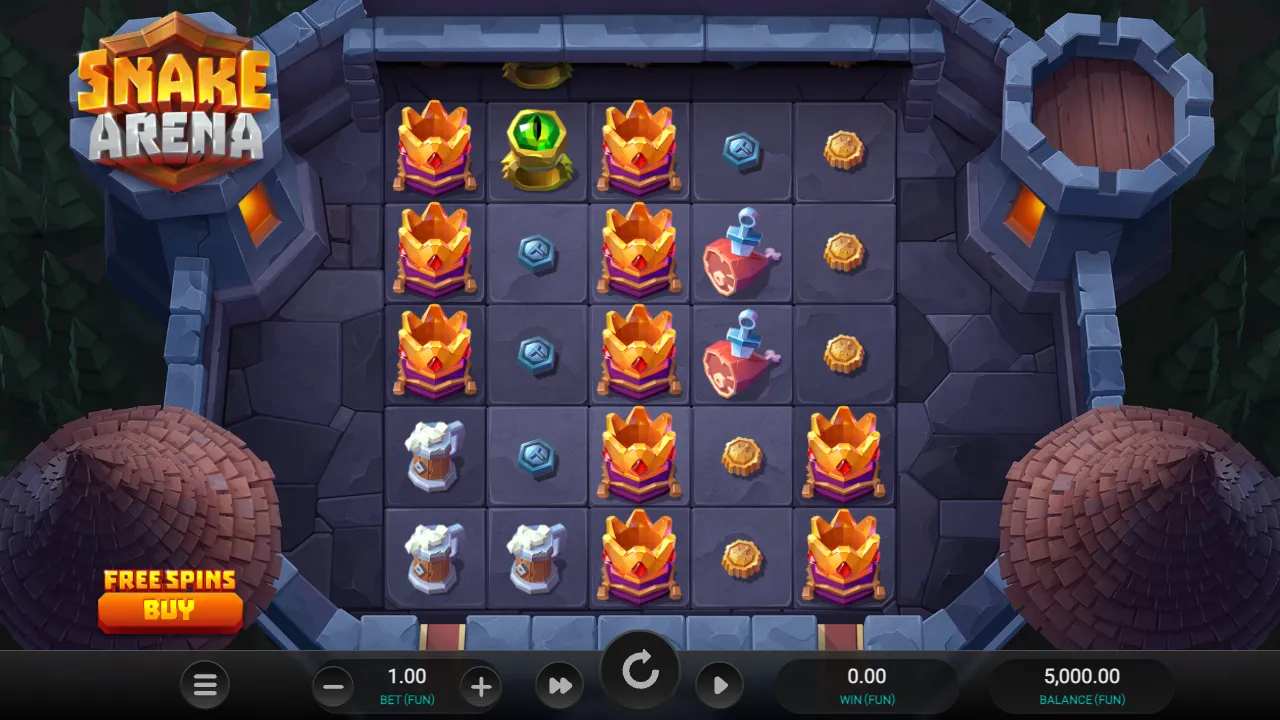Decrease bet with the minus button
This screenshot has height=720, width=1280.
coord(331,686)
